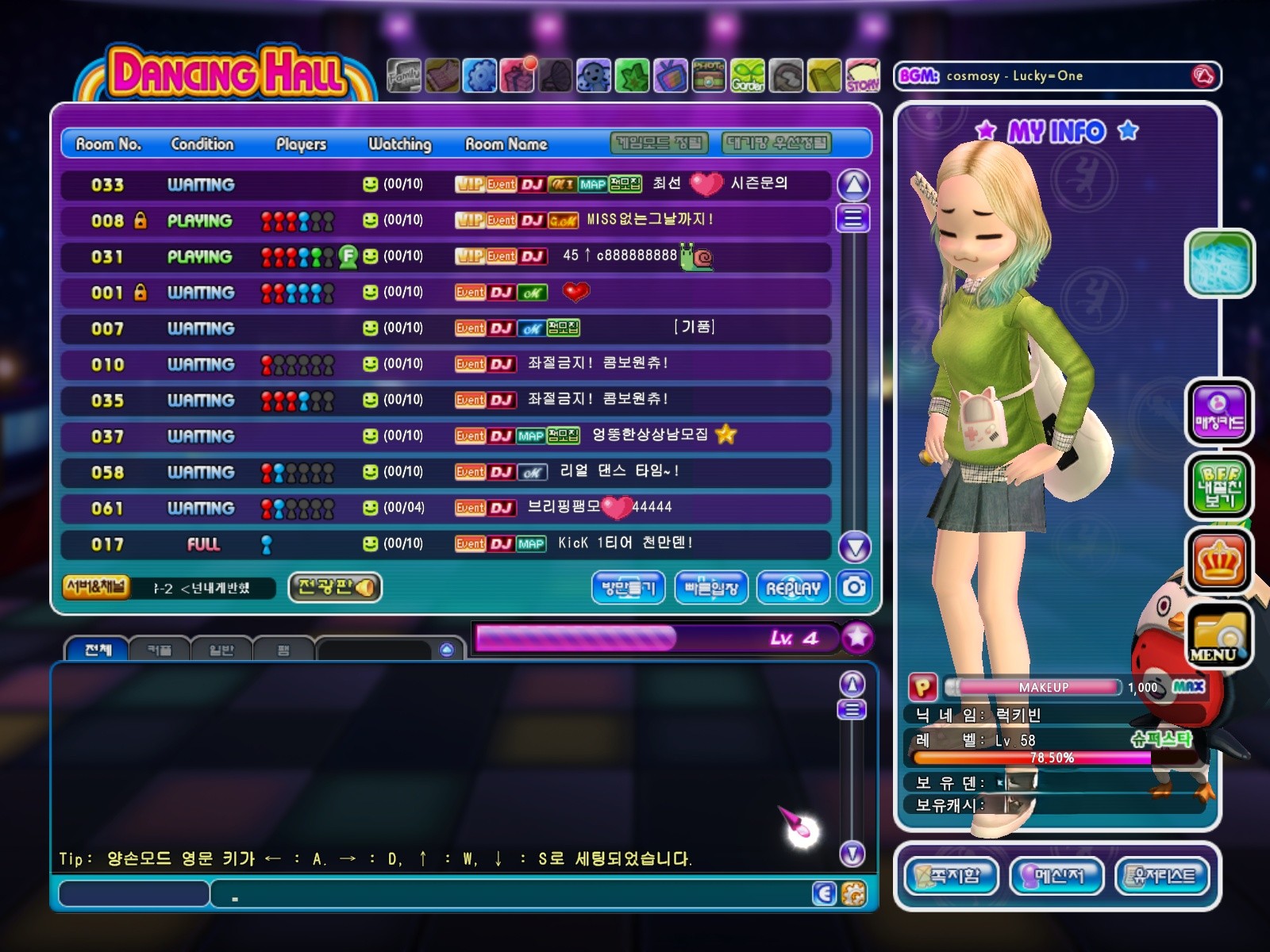The image size is (1270, 952).
Task: Open the gift box toolbar icon
Action: point(518,77)
